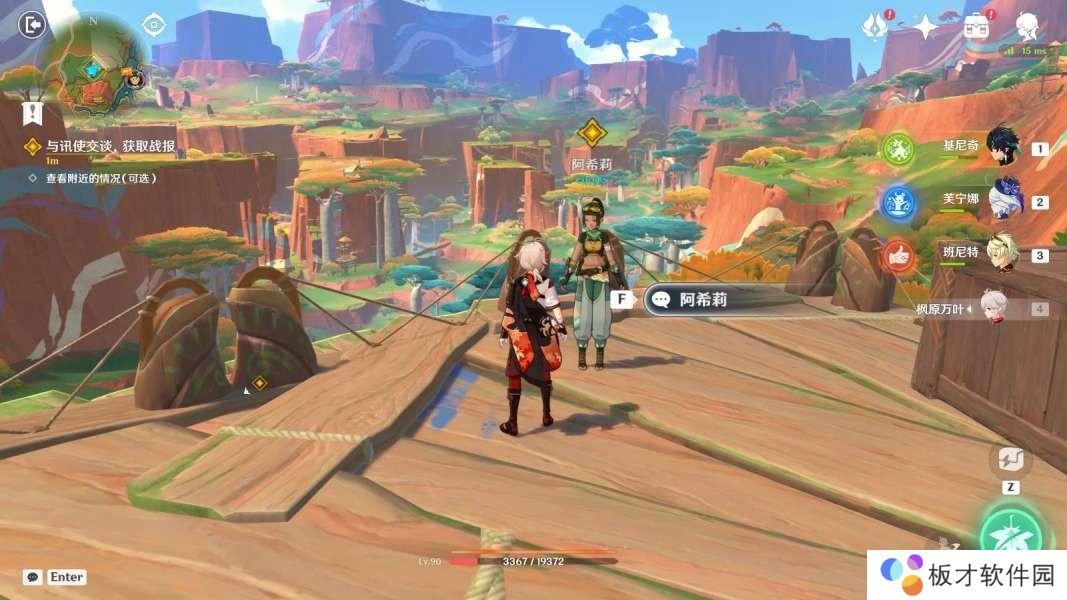The width and height of the screenshot is (1067, 600).
Task: Open the winged emblem icon in the top bar
Action: (x=875, y=27)
